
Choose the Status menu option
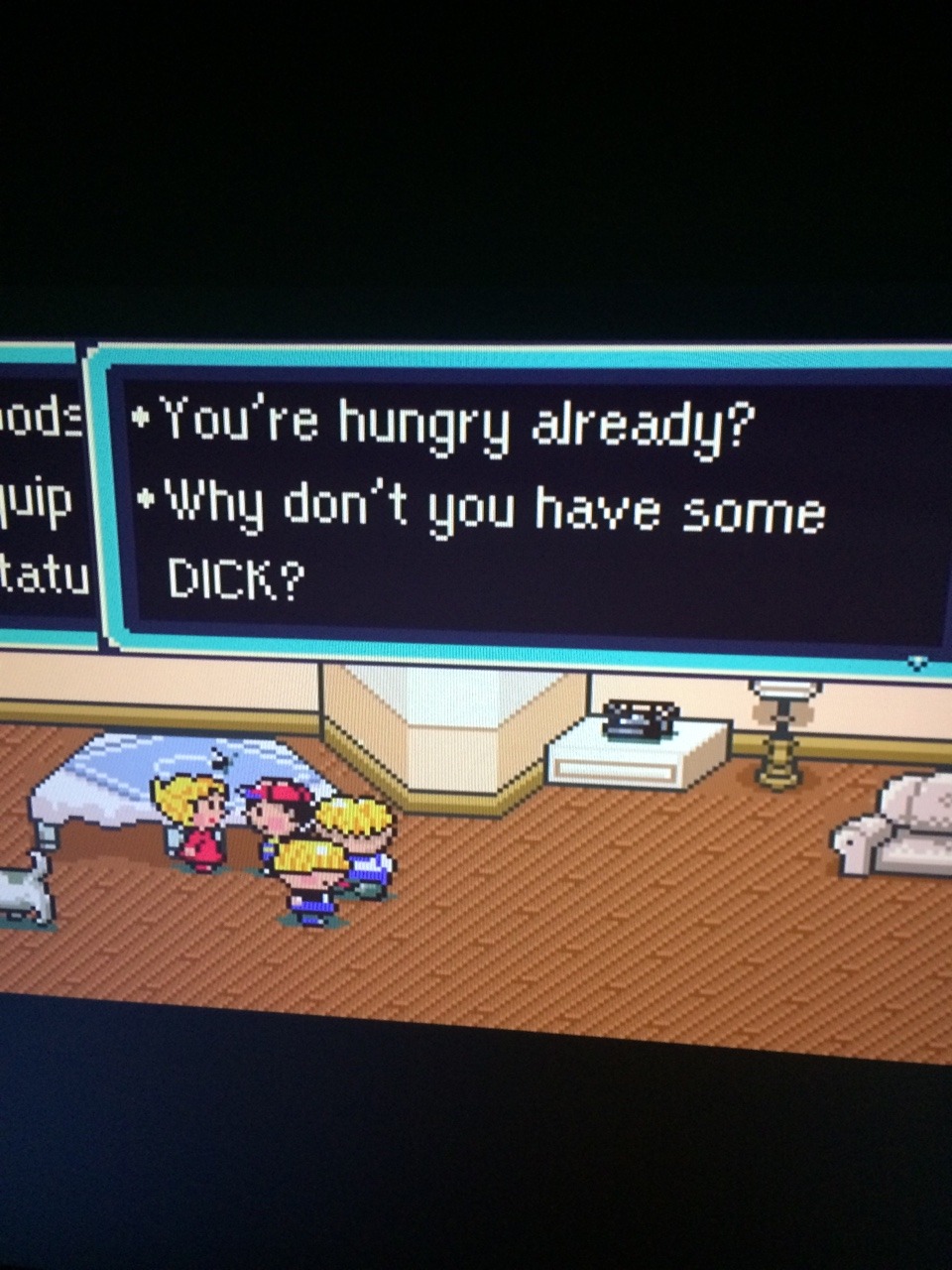coord(43,574)
